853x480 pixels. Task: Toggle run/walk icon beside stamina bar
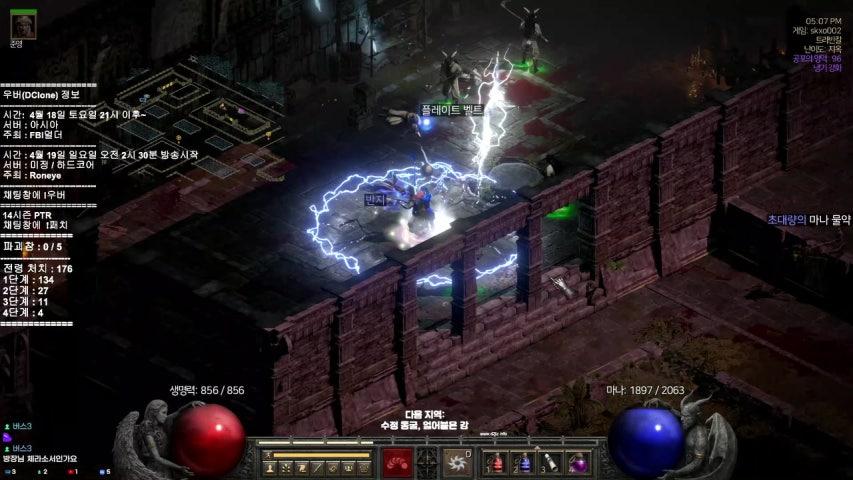pos(269,456)
